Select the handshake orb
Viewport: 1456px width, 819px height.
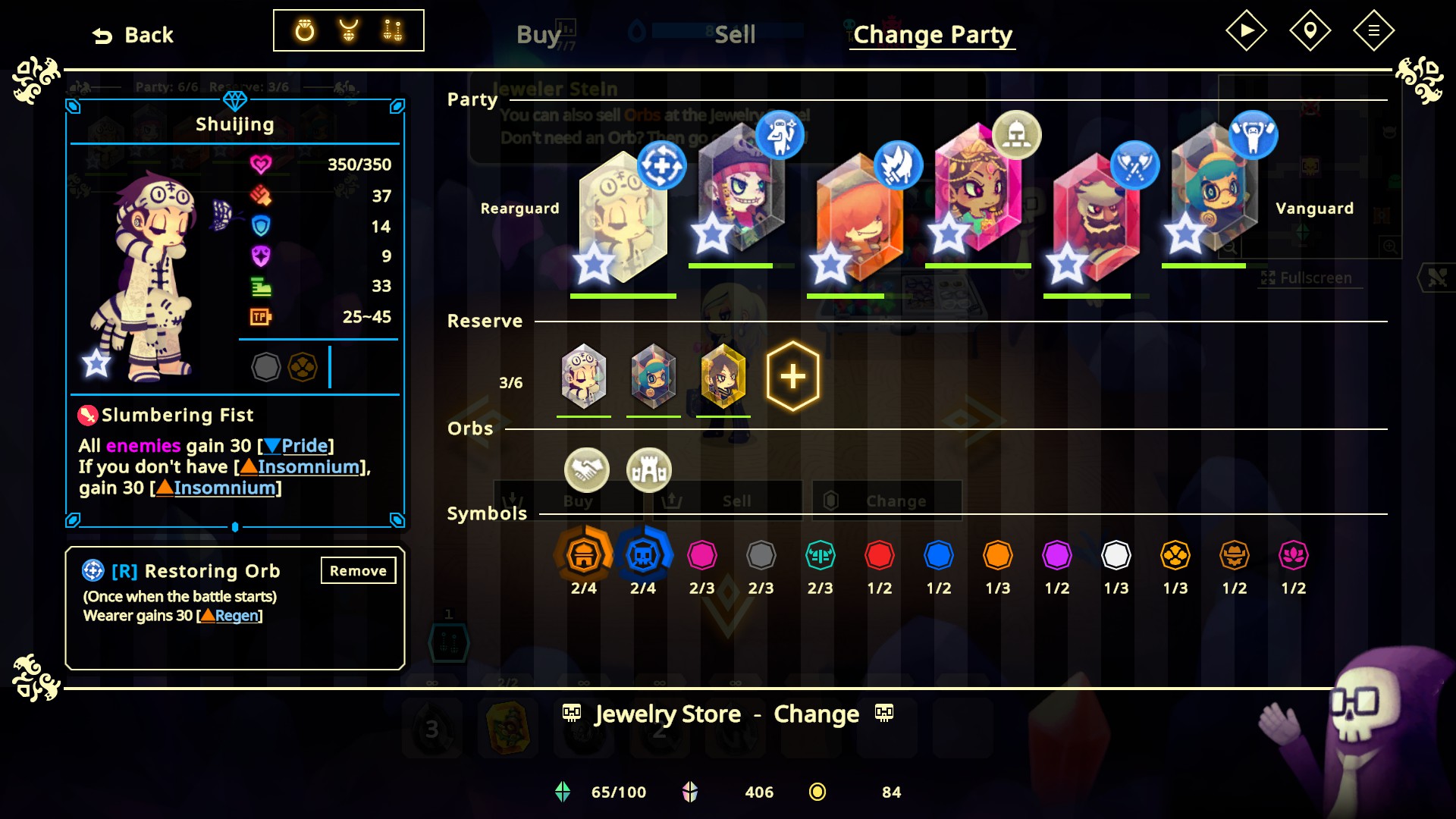point(586,469)
